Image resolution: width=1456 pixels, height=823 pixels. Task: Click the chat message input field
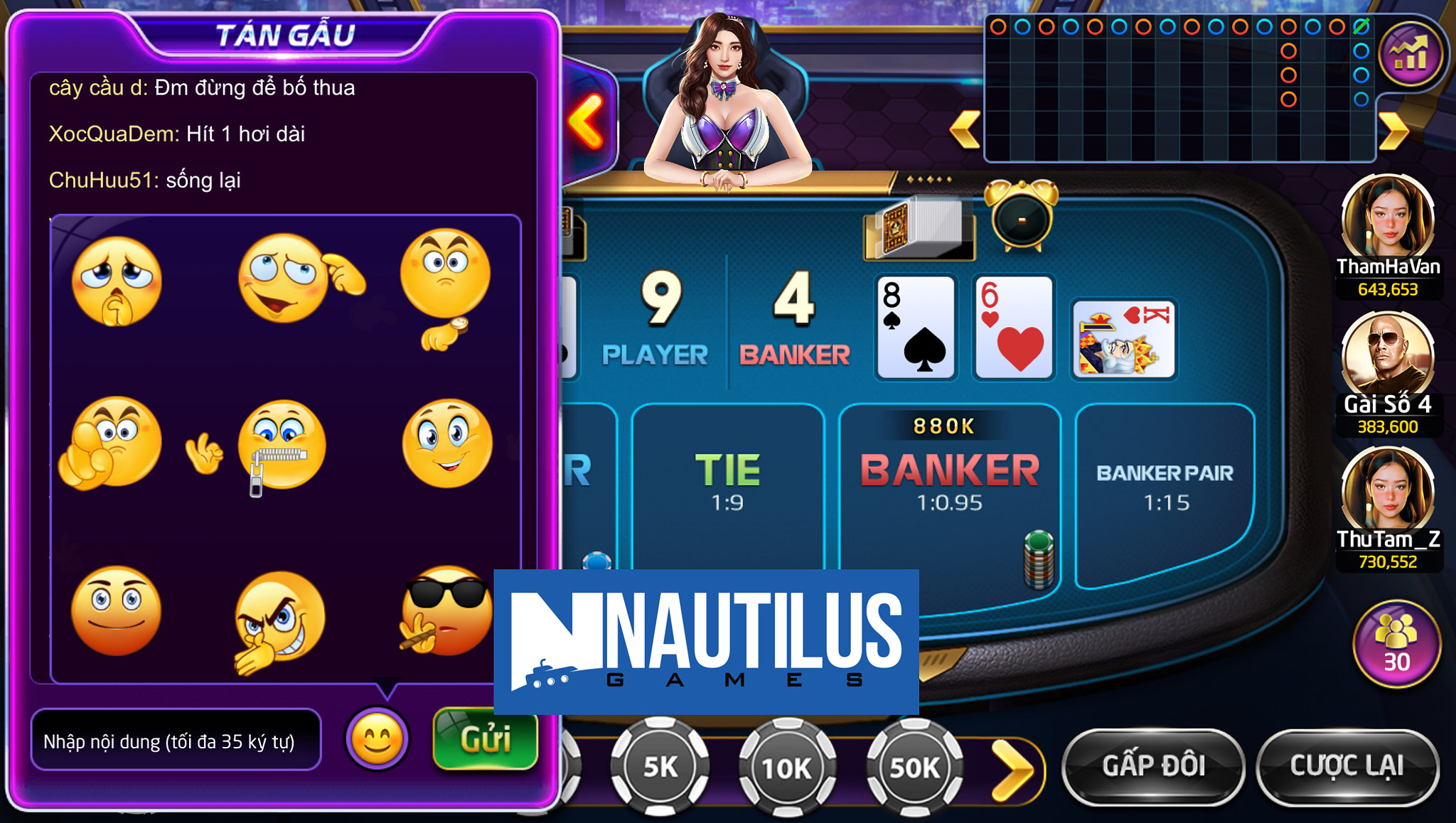point(176,741)
